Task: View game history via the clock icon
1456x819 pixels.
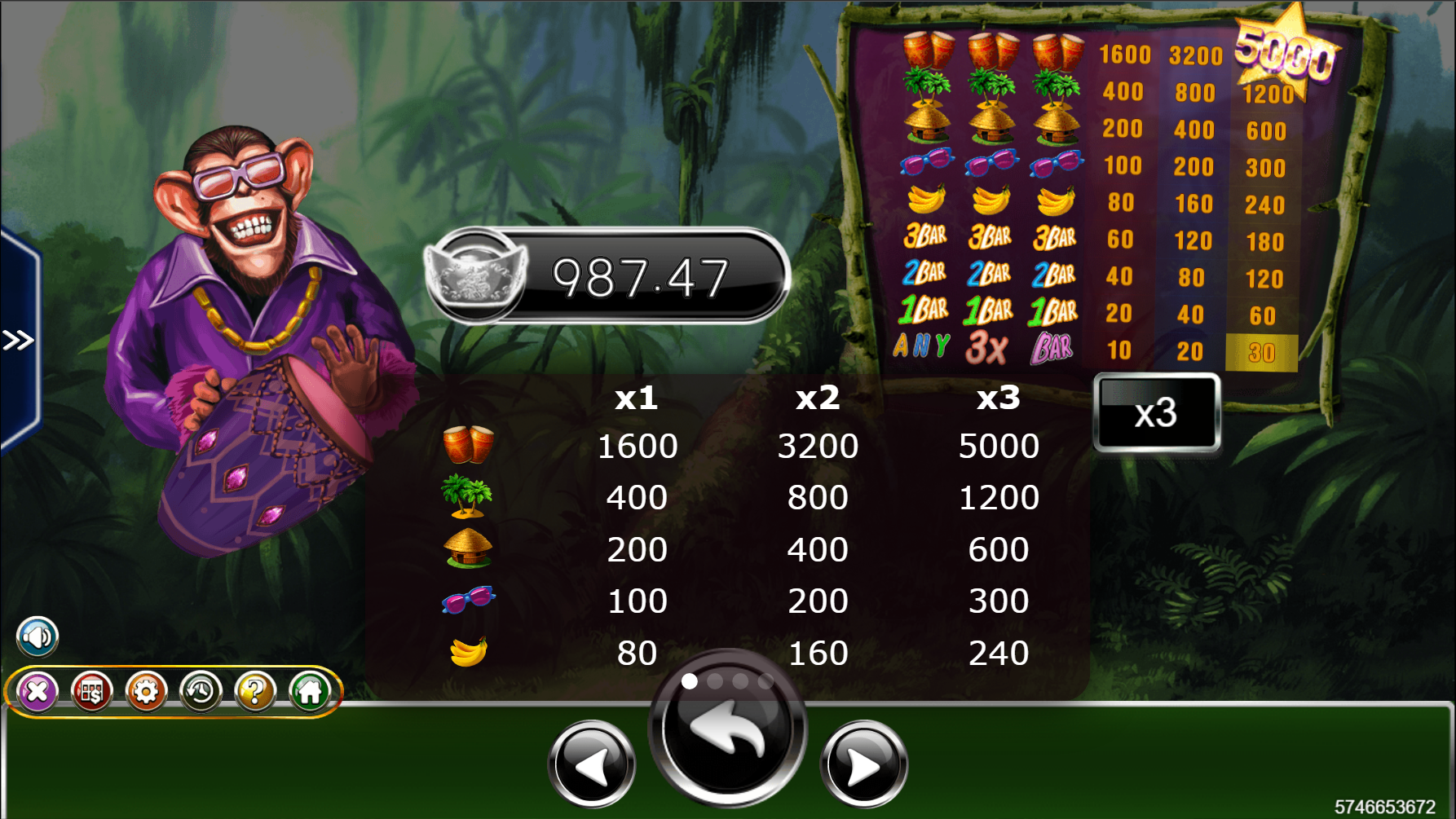Action: 201,692
